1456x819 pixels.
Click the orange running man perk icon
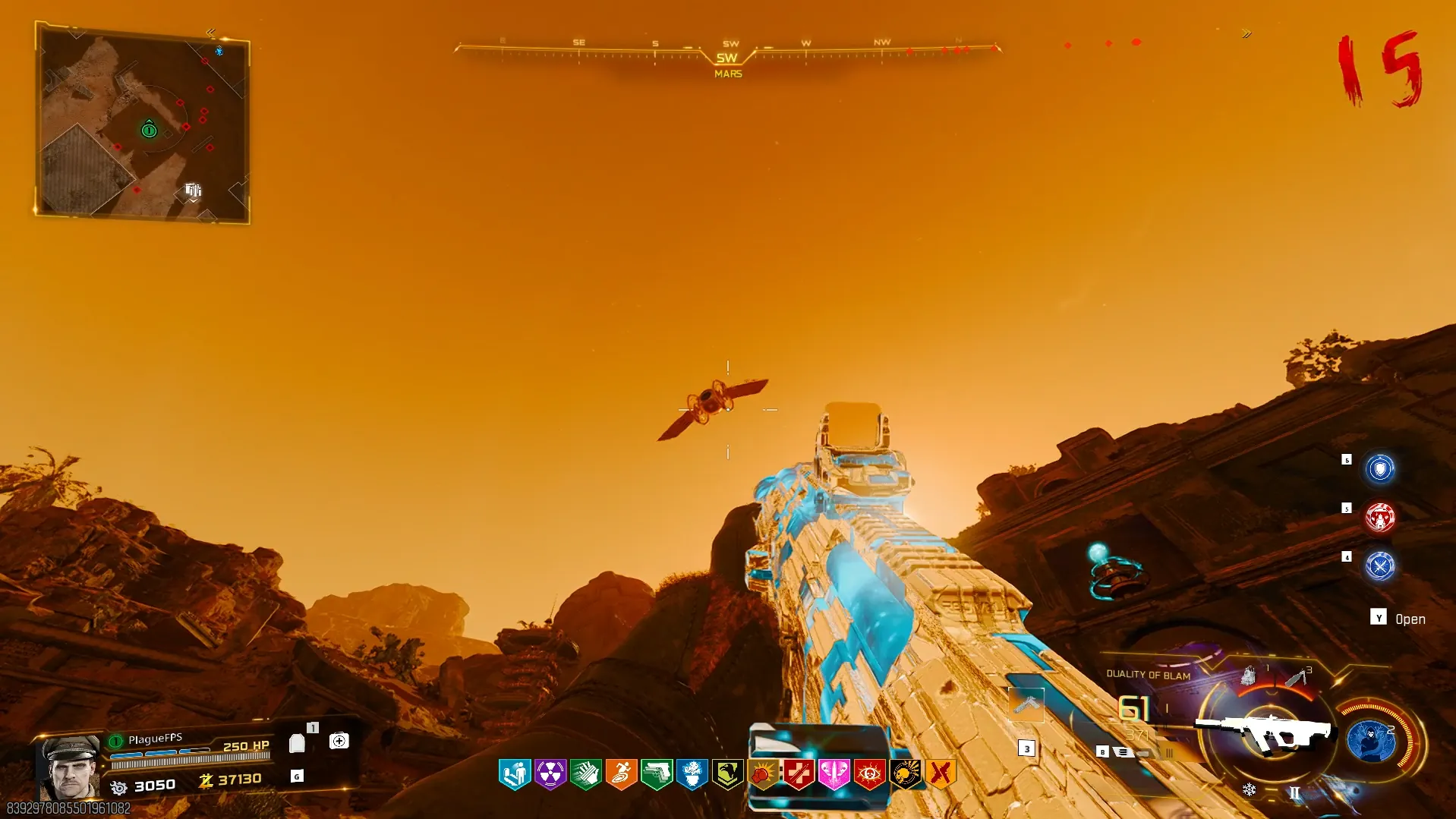[621, 774]
